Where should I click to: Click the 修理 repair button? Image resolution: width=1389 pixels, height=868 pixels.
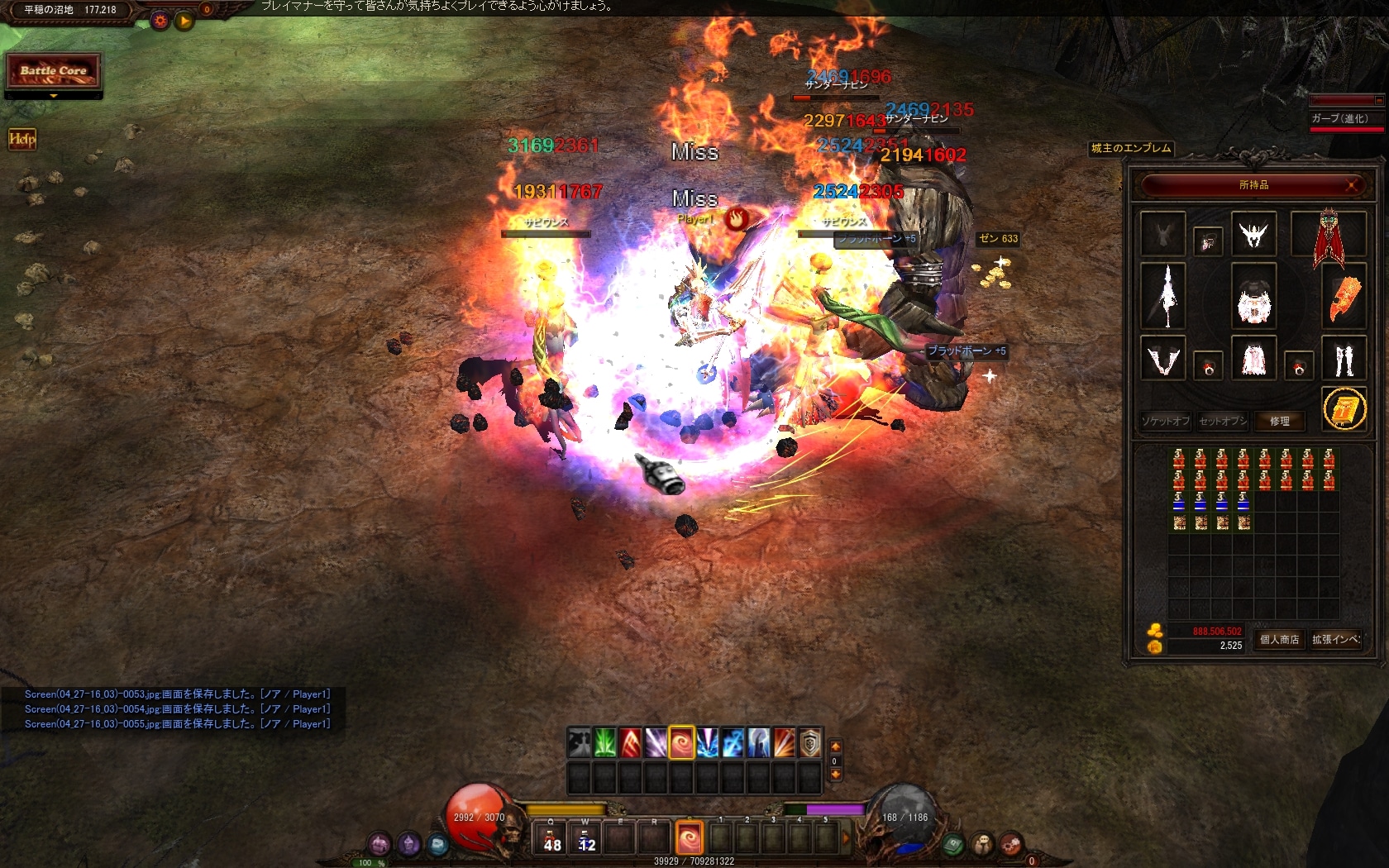[1279, 422]
